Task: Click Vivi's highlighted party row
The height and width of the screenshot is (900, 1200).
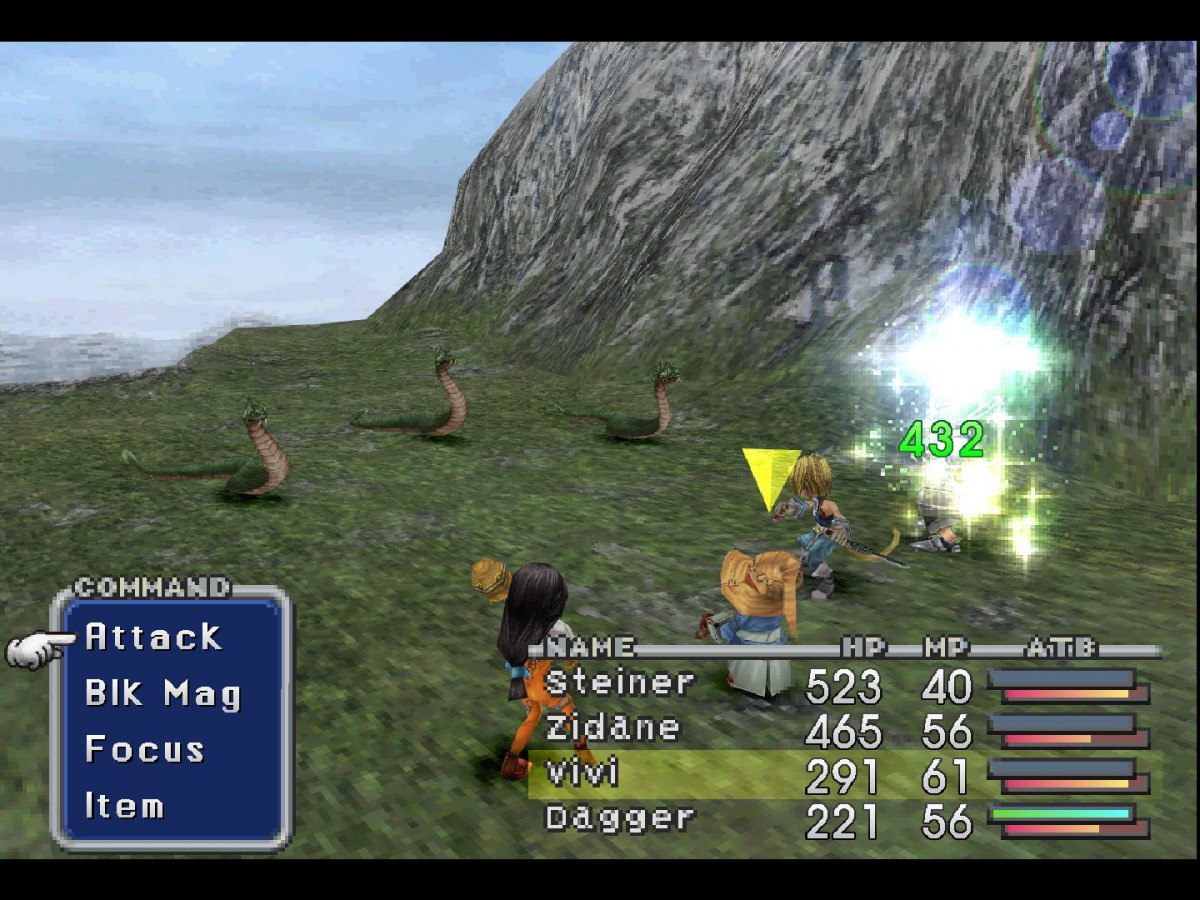Action: (x=583, y=774)
